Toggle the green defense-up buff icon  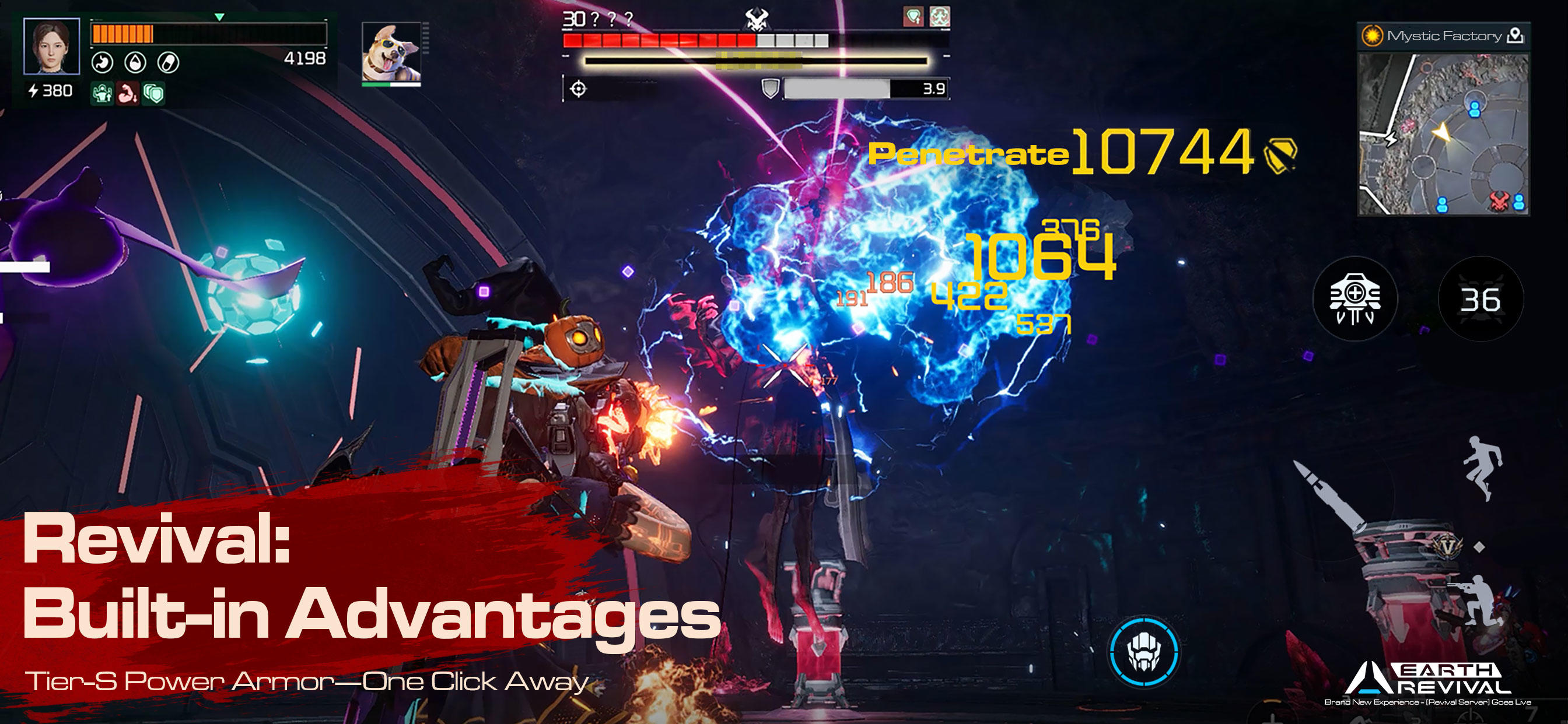click(x=102, y=94)
